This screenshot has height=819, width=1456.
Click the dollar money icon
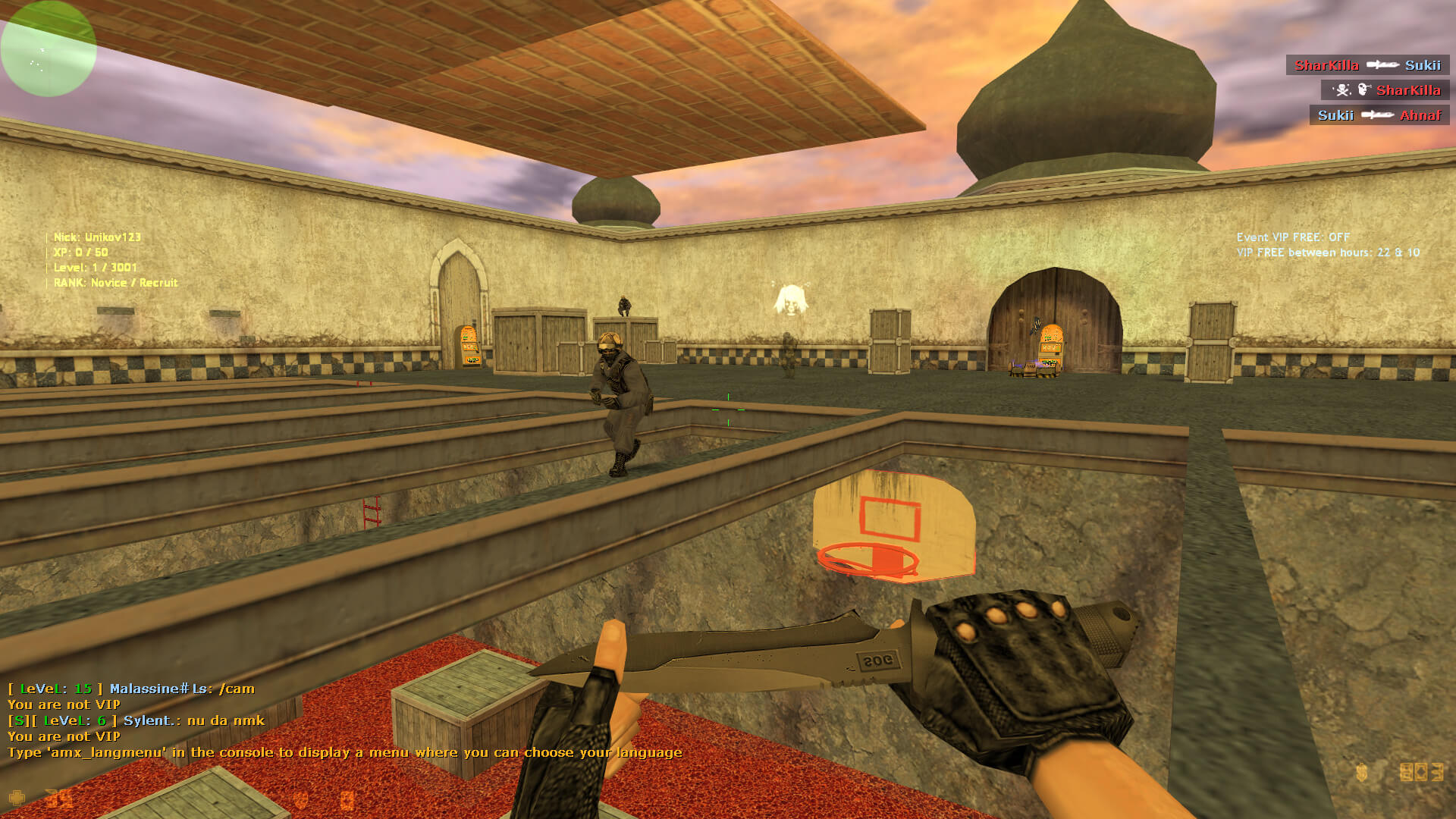[x=1361, y=773]
